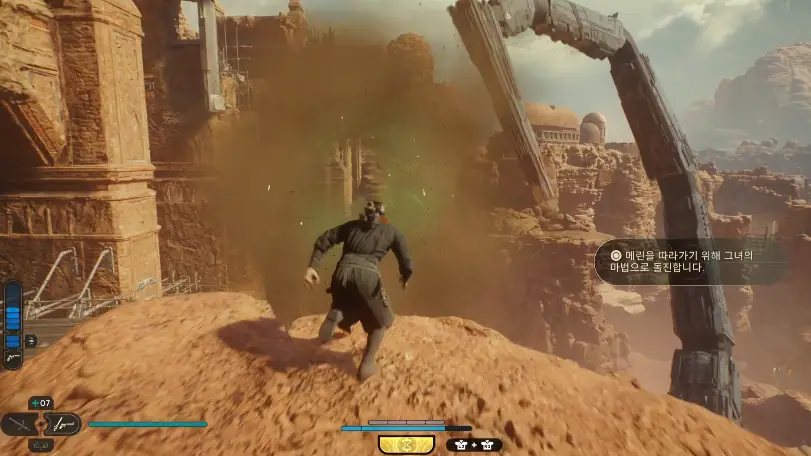Screen dimensions: 811x456
Task: Activate the yellow hourglass slow-time ability
Action: pyautogui.click(x=406, y=444)
